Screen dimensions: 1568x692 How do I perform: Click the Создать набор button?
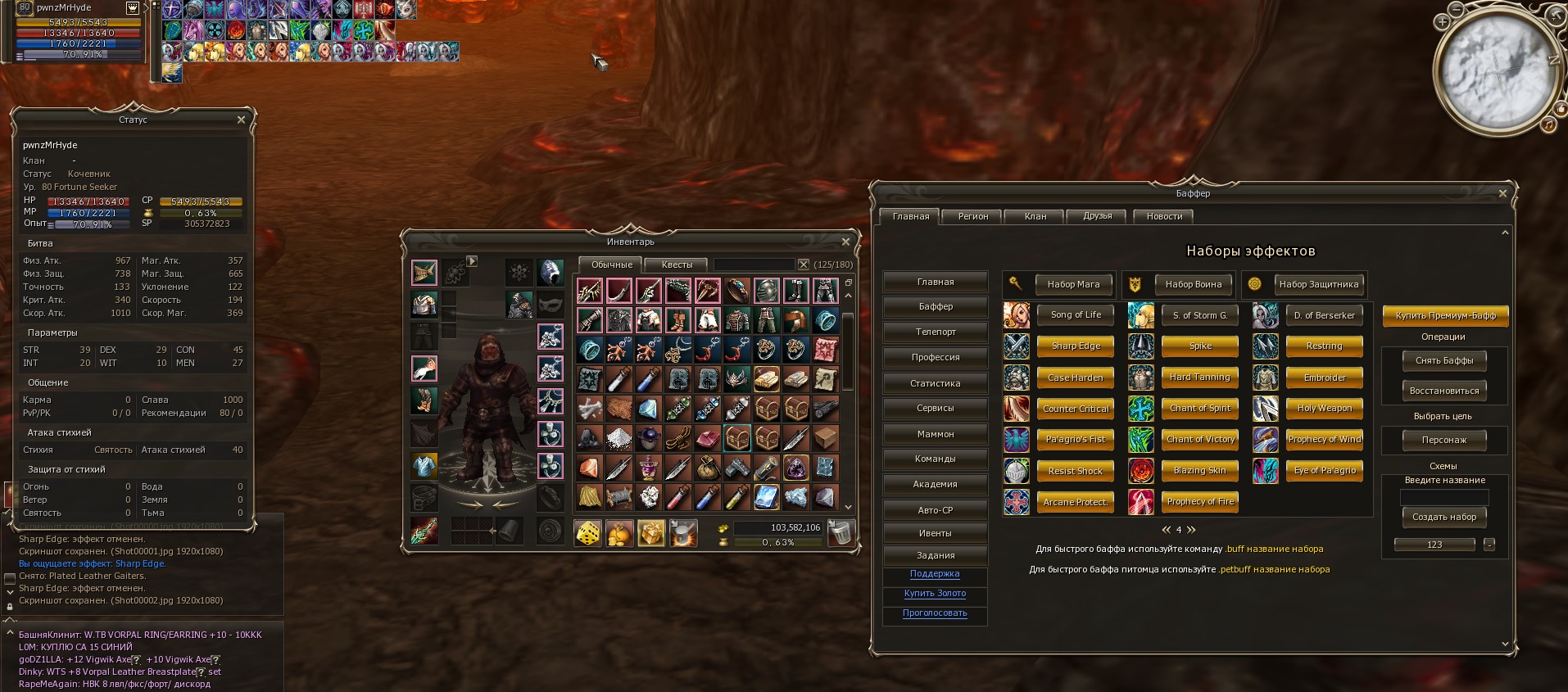1444,517
